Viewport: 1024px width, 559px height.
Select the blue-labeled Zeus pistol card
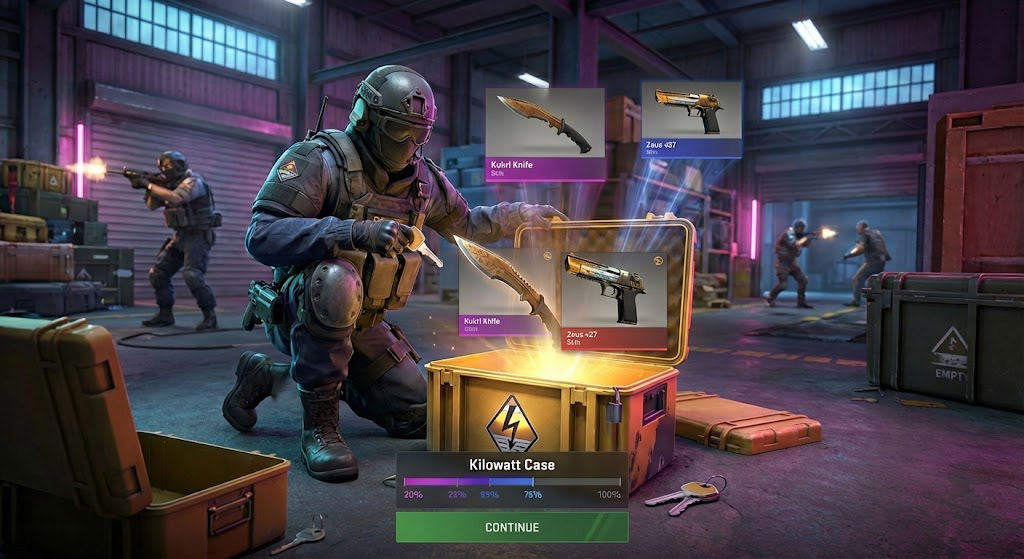pos(691,119)
